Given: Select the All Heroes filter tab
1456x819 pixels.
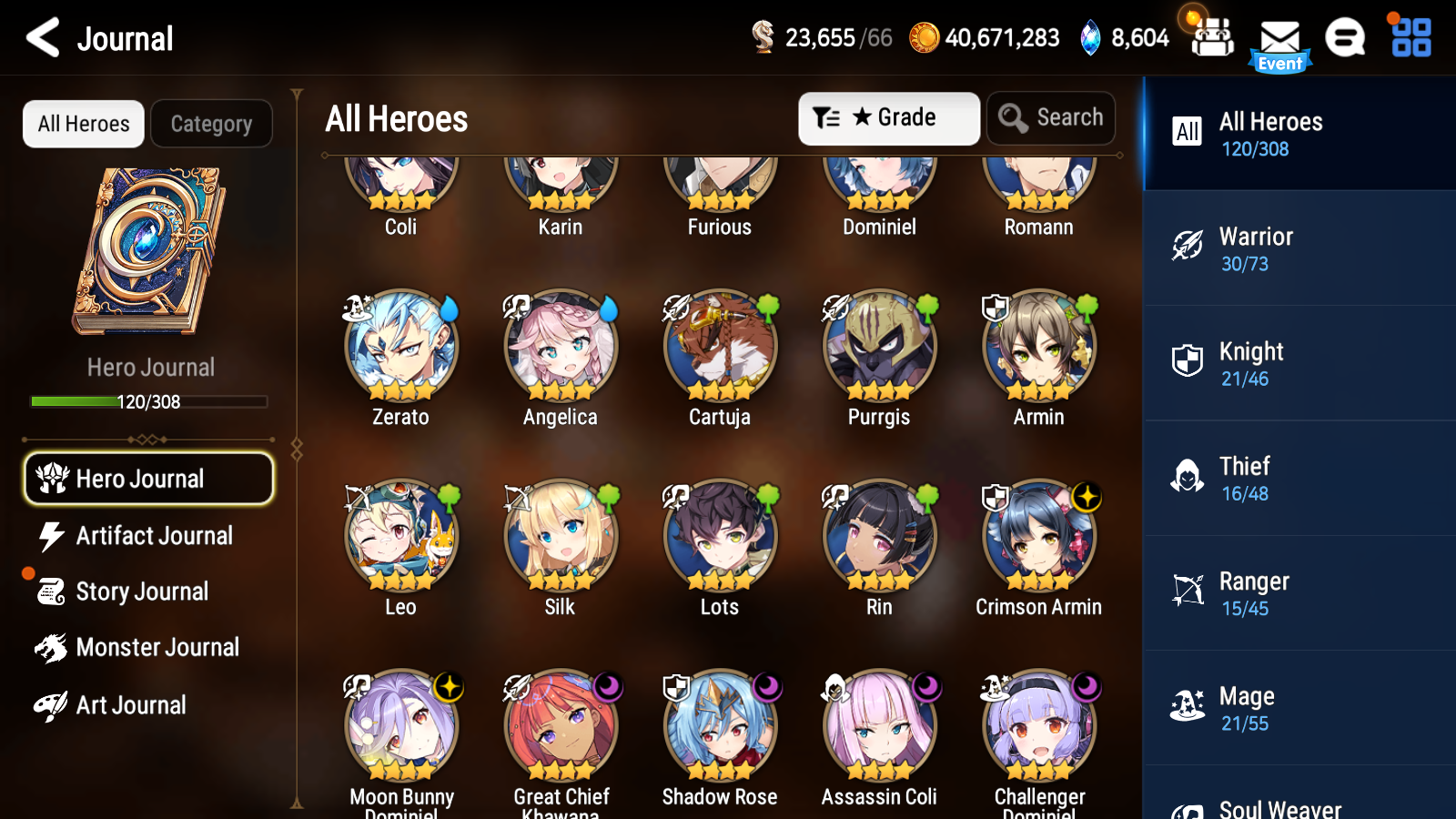Looking at the screenshot, I should pos(83,124).
